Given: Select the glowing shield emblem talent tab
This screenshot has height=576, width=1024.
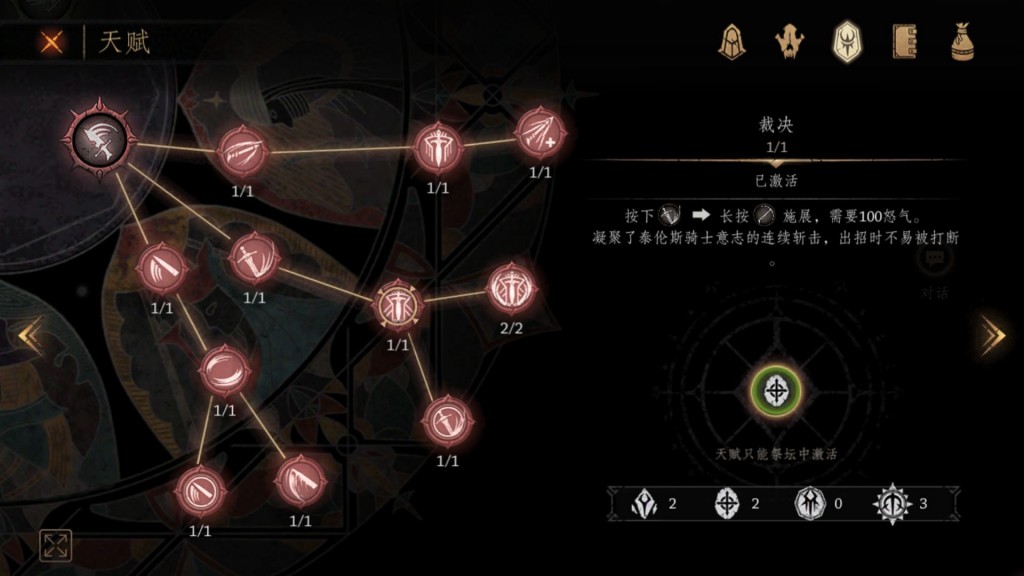Looking at the screenshot, I should tap(848, 42).
